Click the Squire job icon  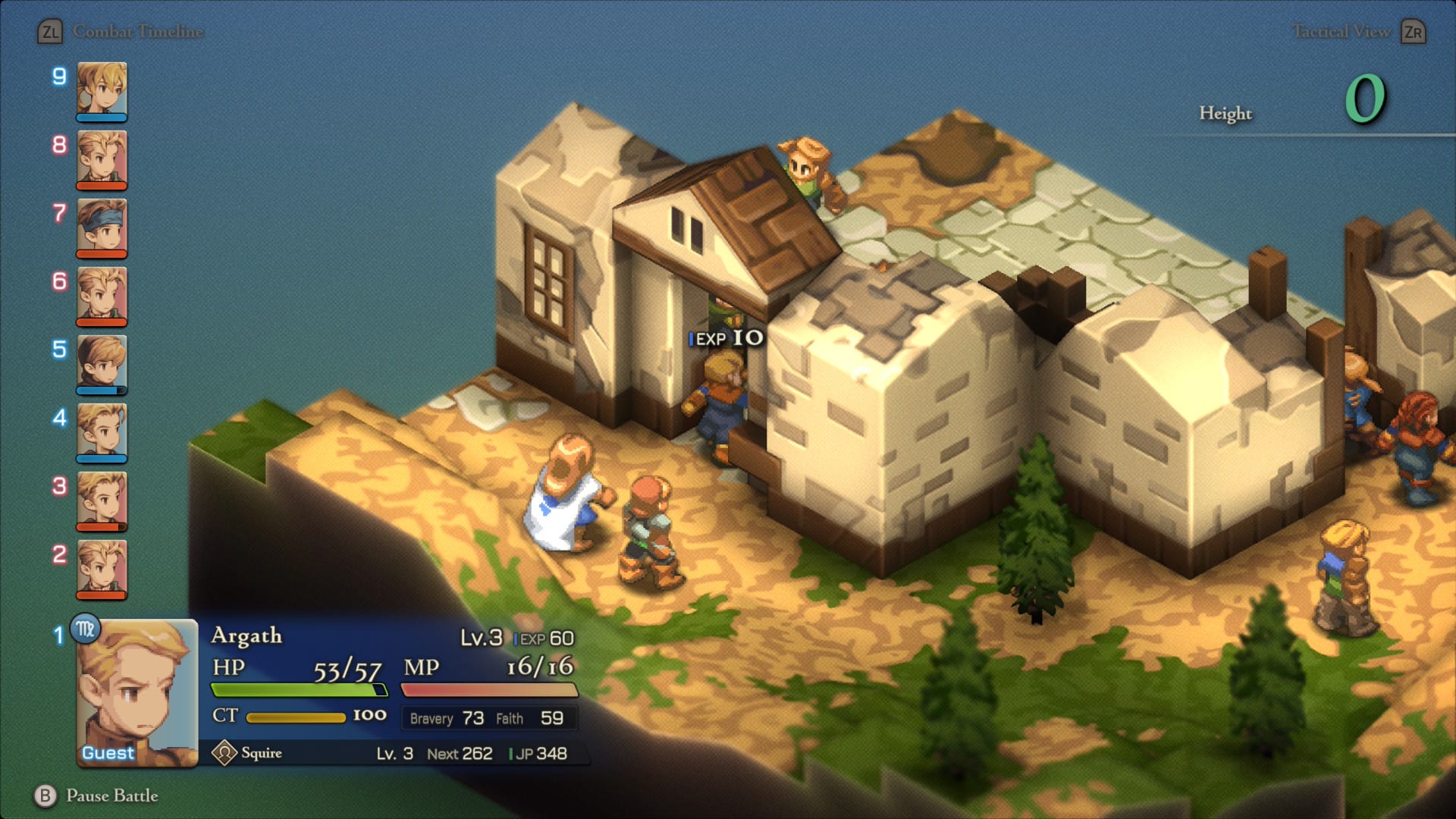(x=224, y=753)
